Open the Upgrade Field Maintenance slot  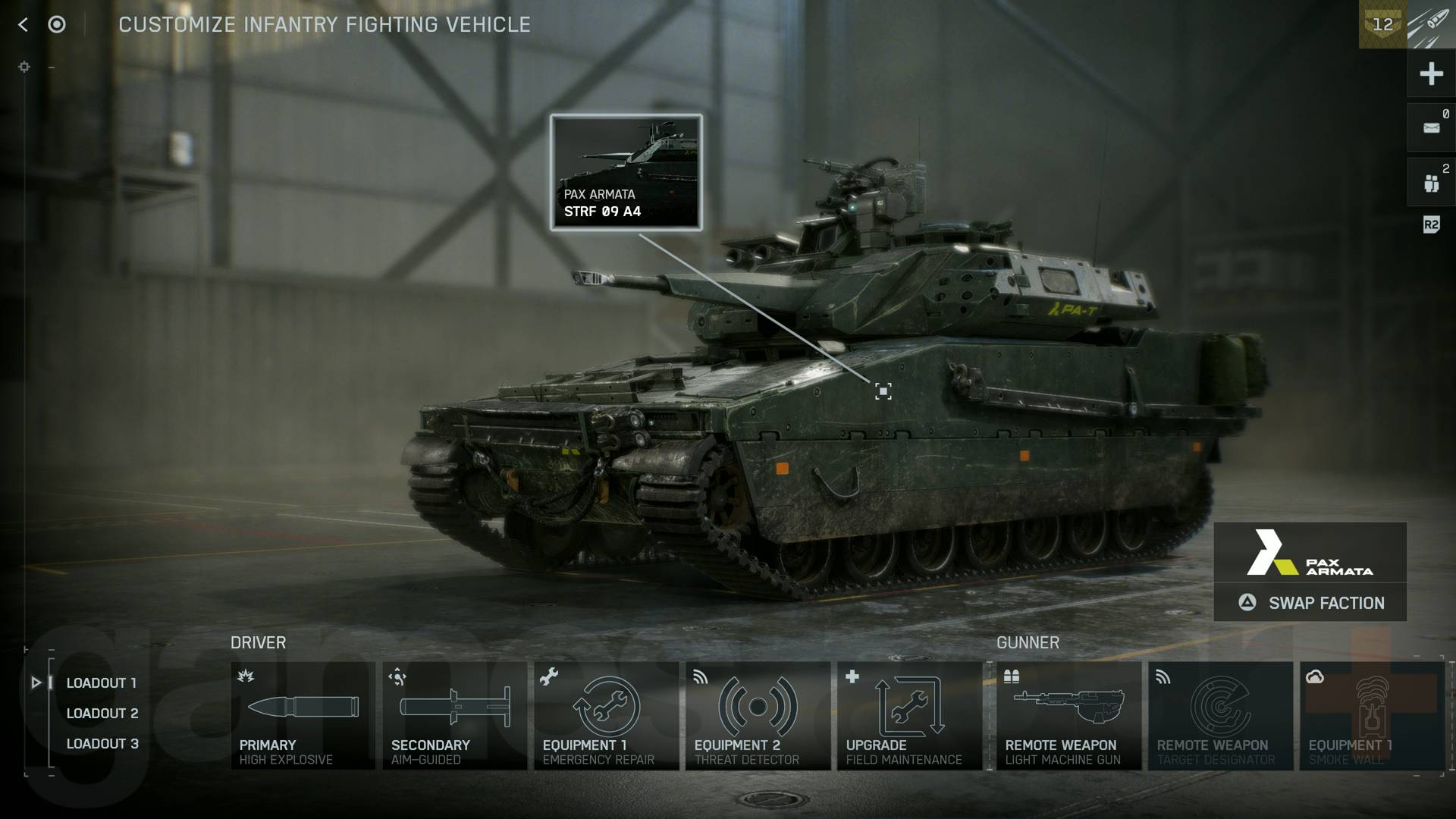(x=909, y=715)
